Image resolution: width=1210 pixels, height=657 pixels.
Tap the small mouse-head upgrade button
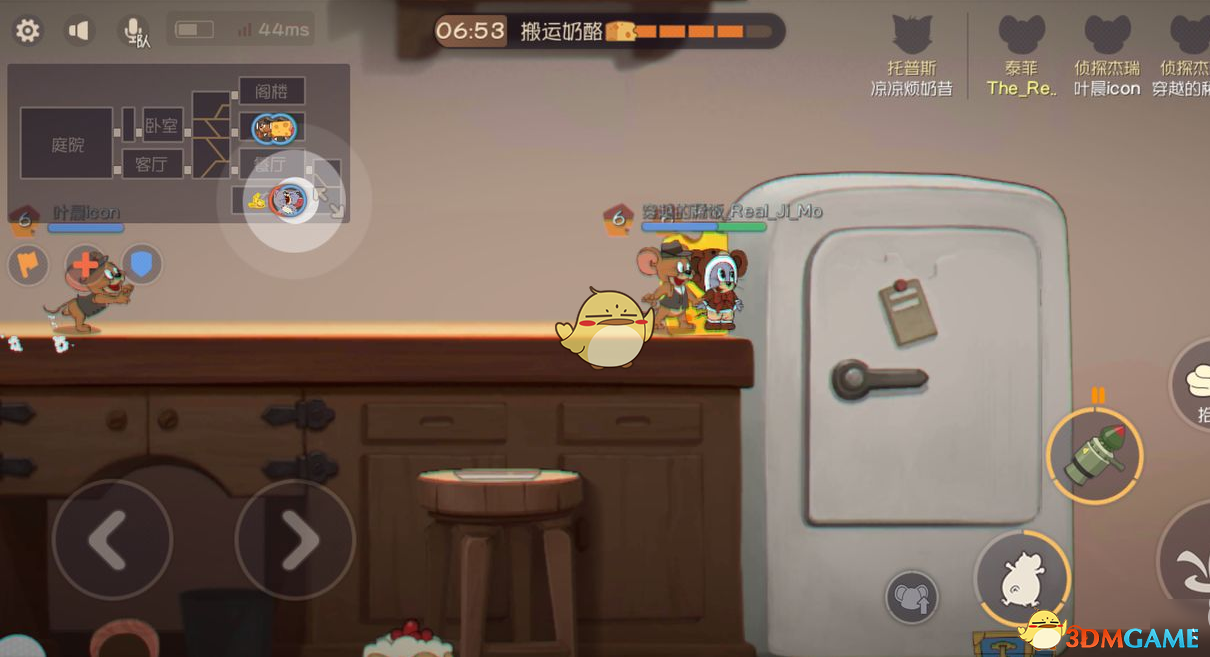click(x=911, y=597)
